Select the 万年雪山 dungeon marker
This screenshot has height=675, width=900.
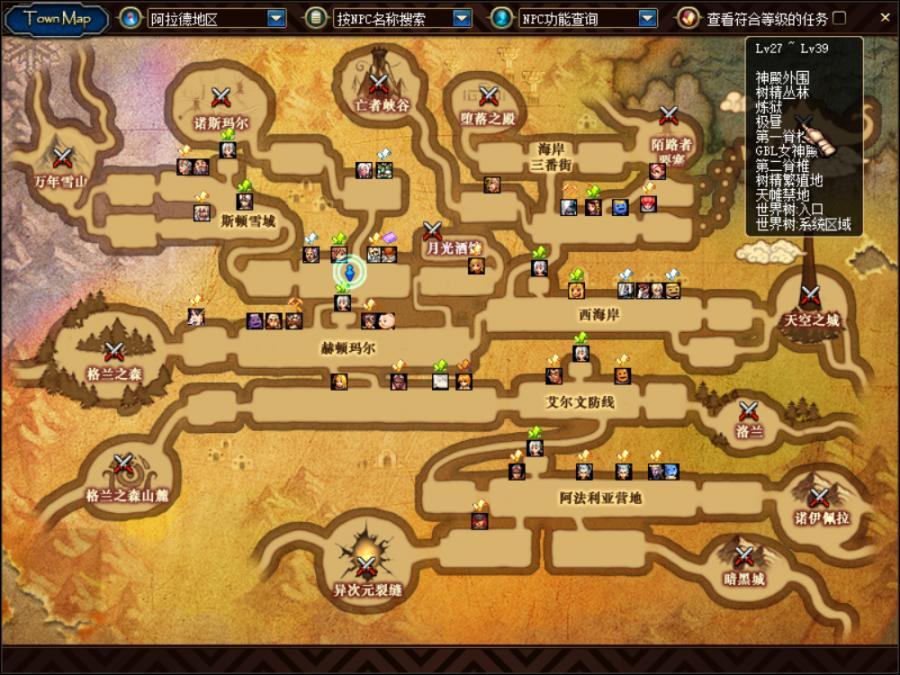62,157
